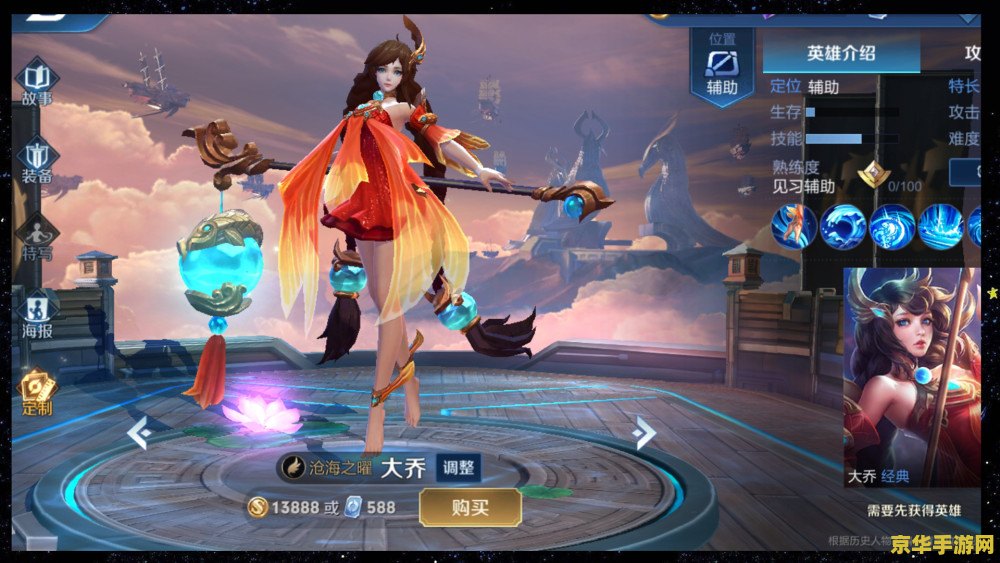Go to previous skin with left arrow

pyautogui.click(x=139, y=433)
